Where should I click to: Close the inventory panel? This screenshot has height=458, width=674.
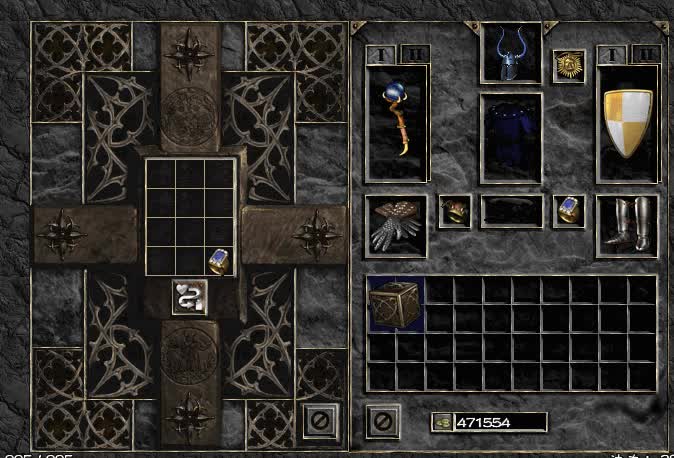coord(381,420)
